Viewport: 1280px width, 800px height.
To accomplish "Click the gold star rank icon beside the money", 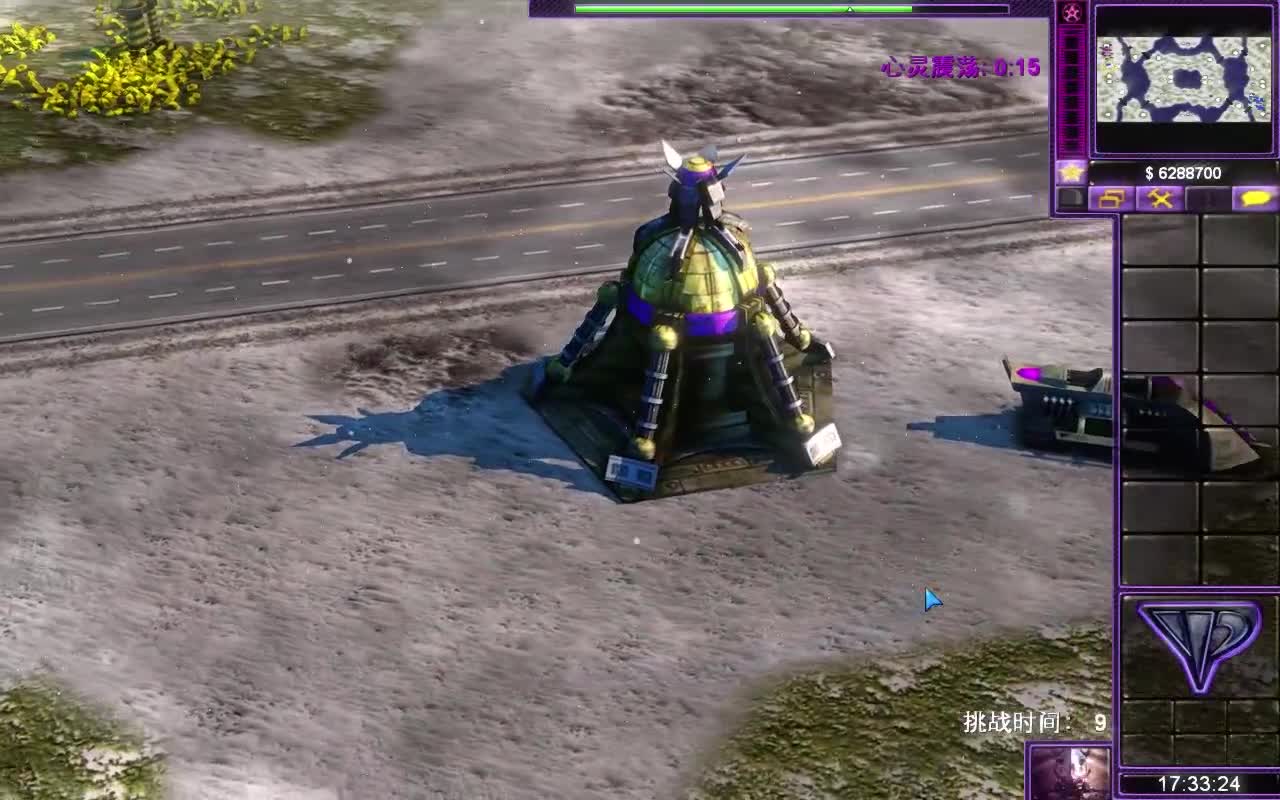I will (x=1071, y=171).
